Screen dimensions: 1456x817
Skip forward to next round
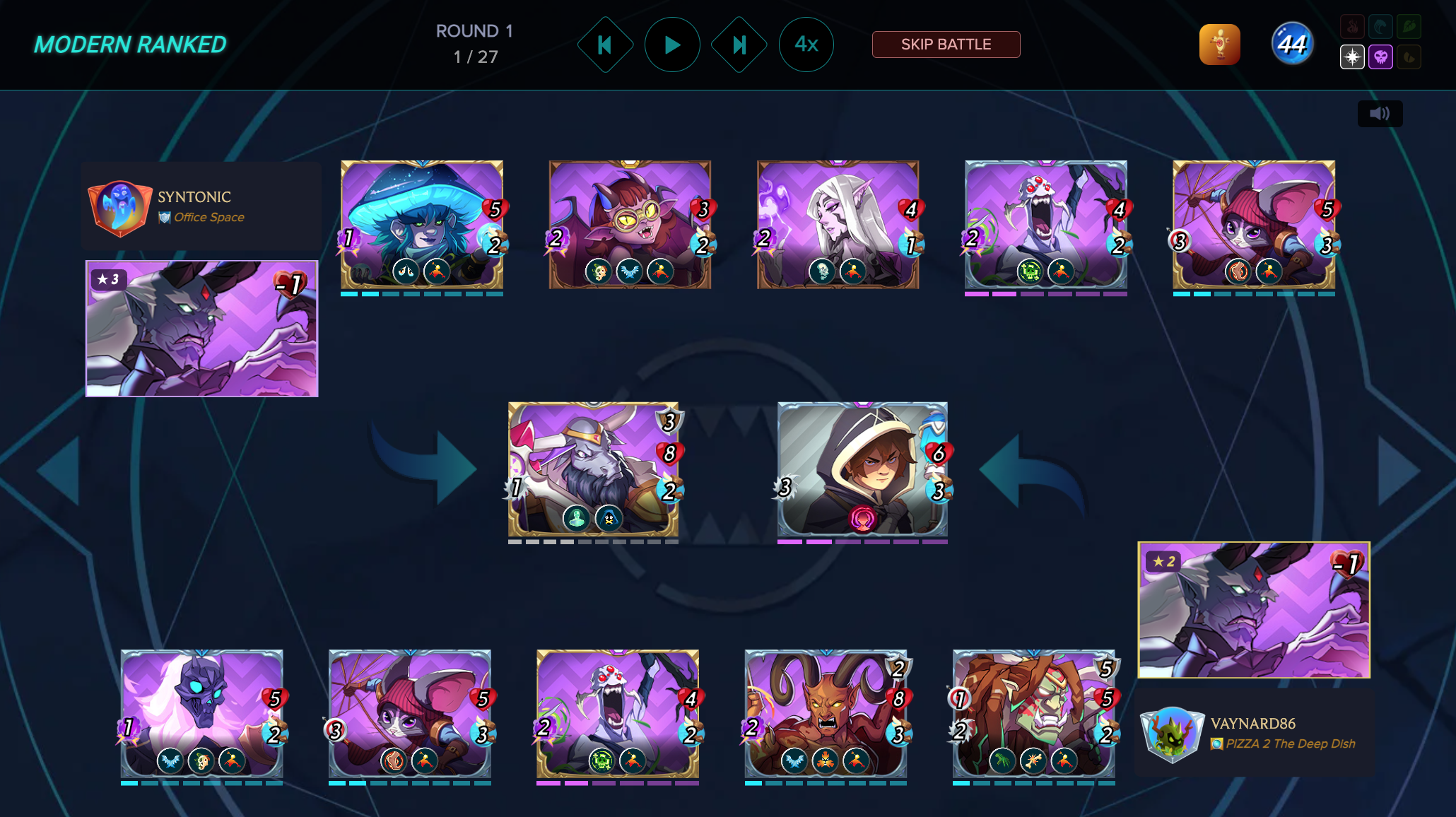point(739,45)
